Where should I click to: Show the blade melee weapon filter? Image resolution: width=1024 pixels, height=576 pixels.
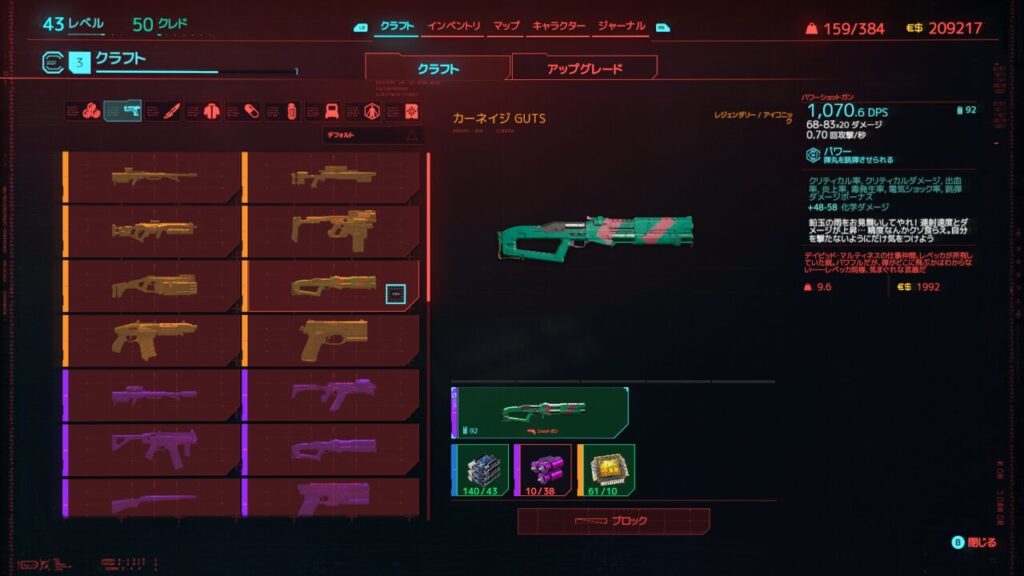point(171,110)
